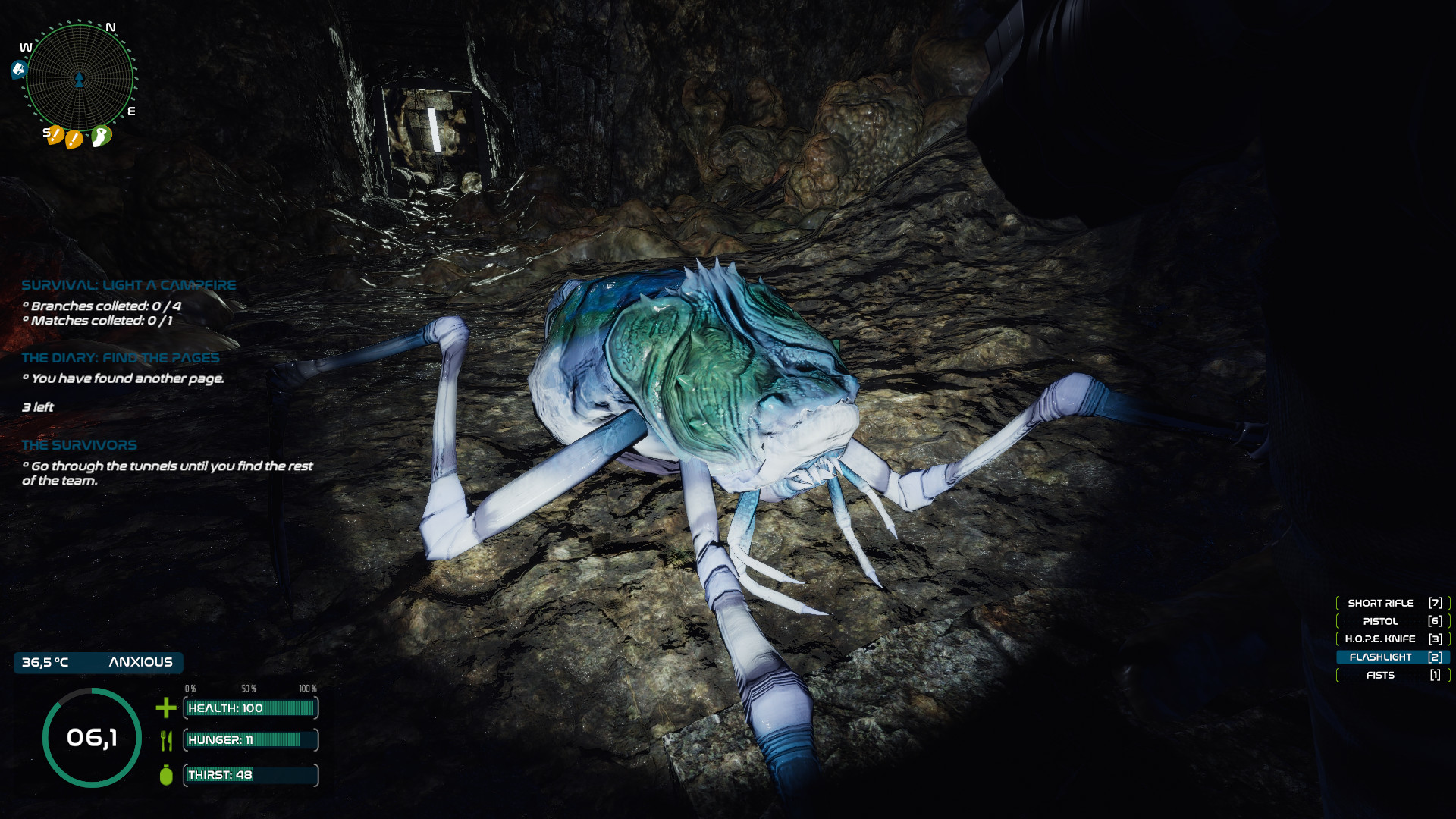
Task: Click the green marker on the compass
Action: tap(101, 136)
